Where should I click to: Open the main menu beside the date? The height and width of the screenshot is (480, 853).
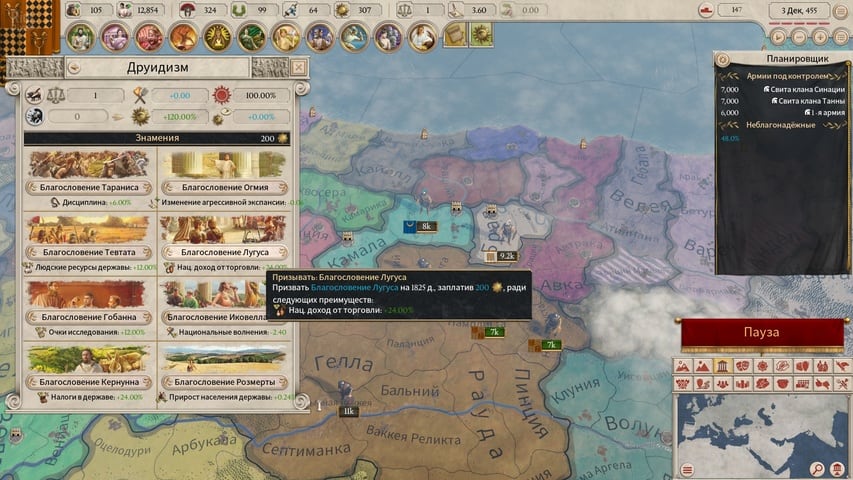839,11
